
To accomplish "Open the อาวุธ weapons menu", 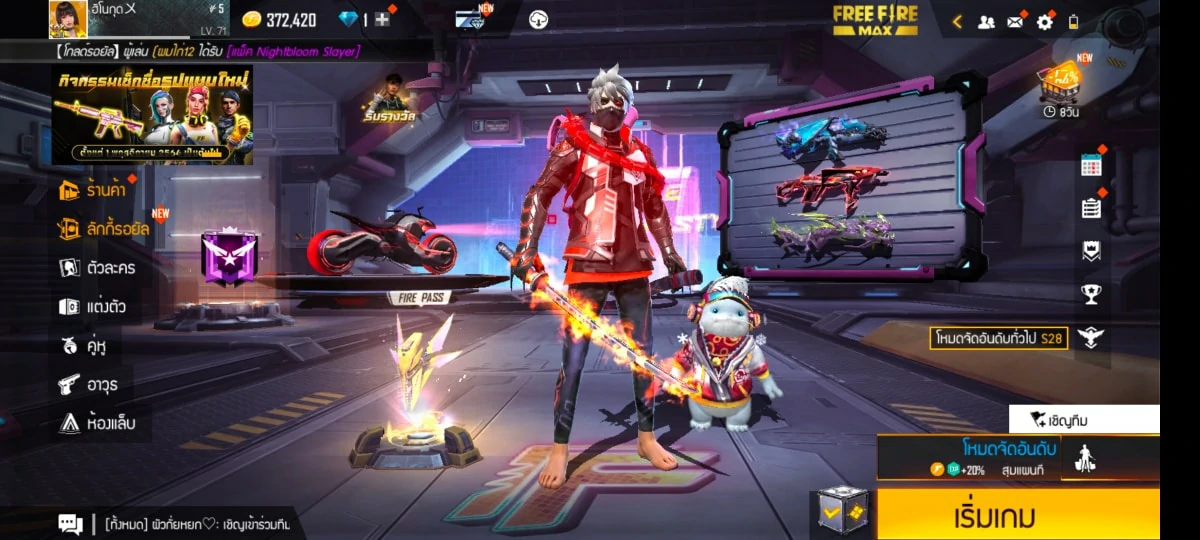I will 91,384.
